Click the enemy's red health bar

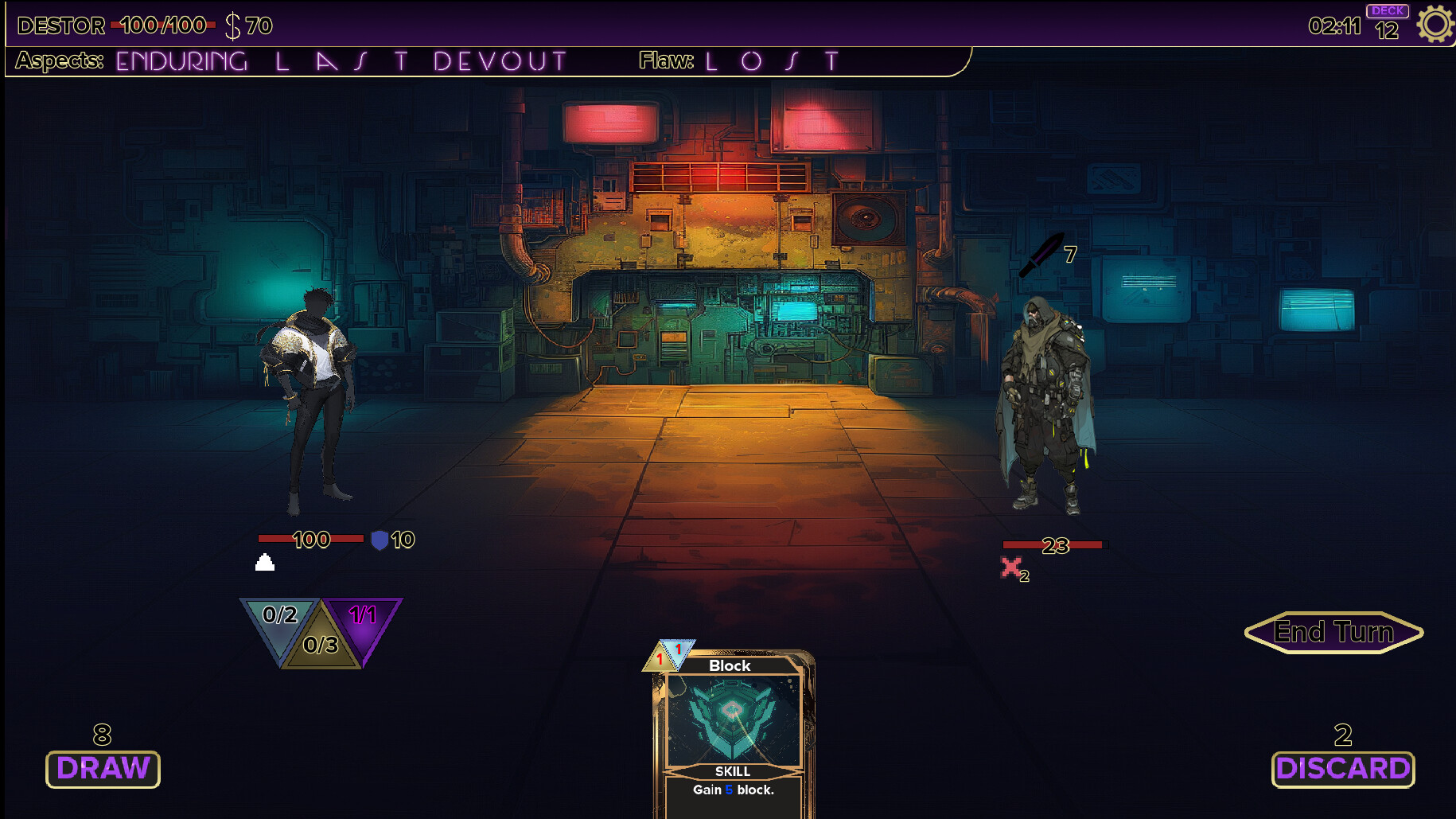tap(1054, 544)
